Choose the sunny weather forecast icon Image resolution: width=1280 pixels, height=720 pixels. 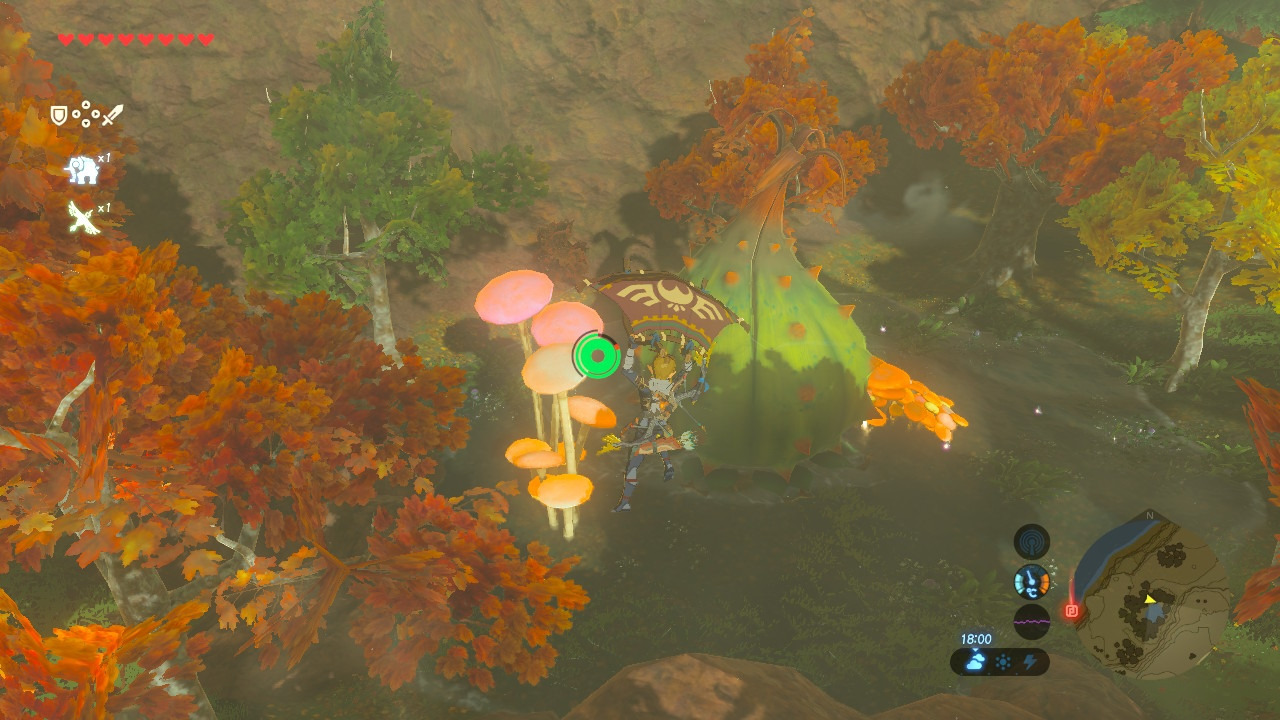point(1002,662)
